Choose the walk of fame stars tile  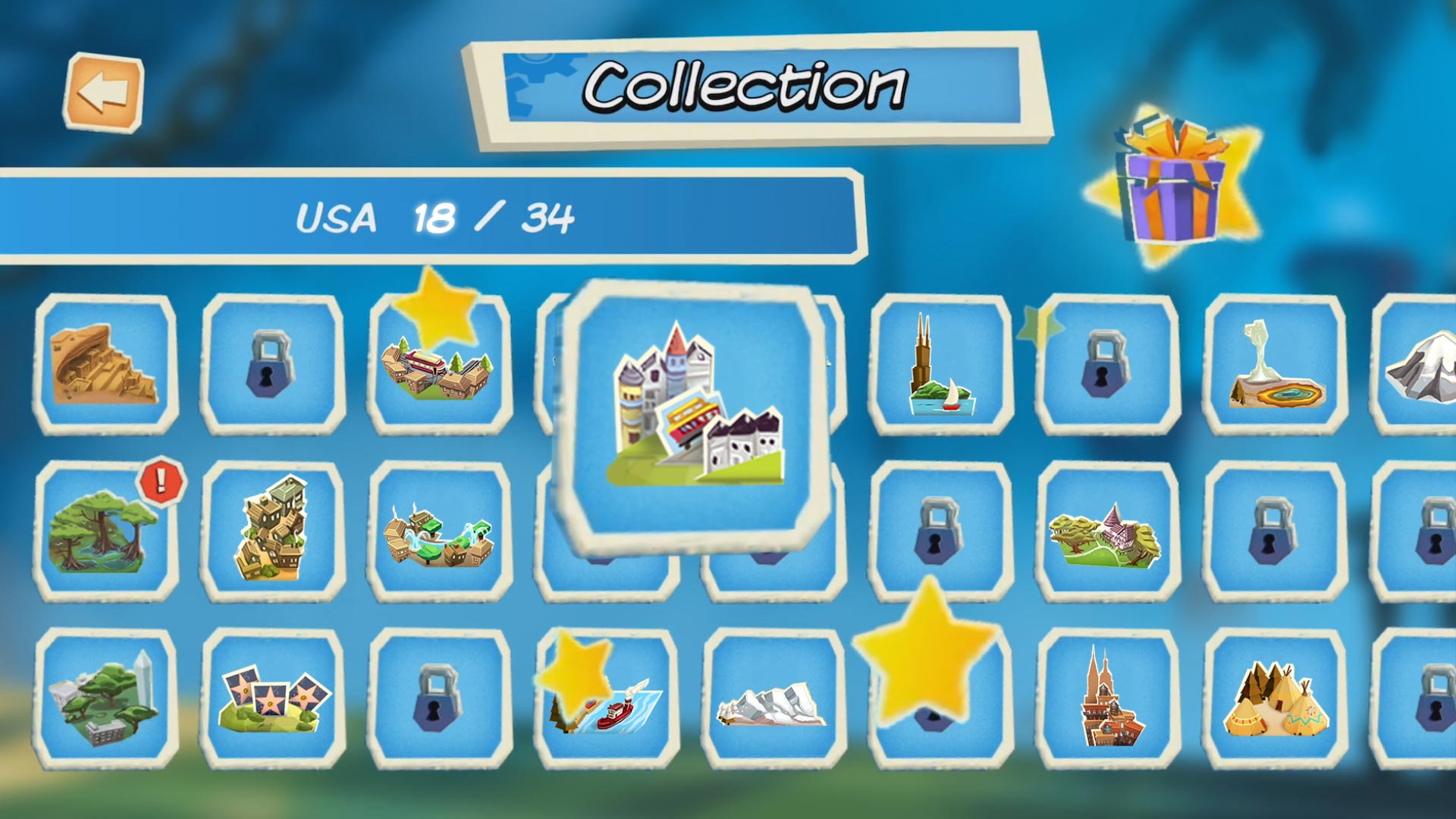pyautogui.click(x=272, y=699)
